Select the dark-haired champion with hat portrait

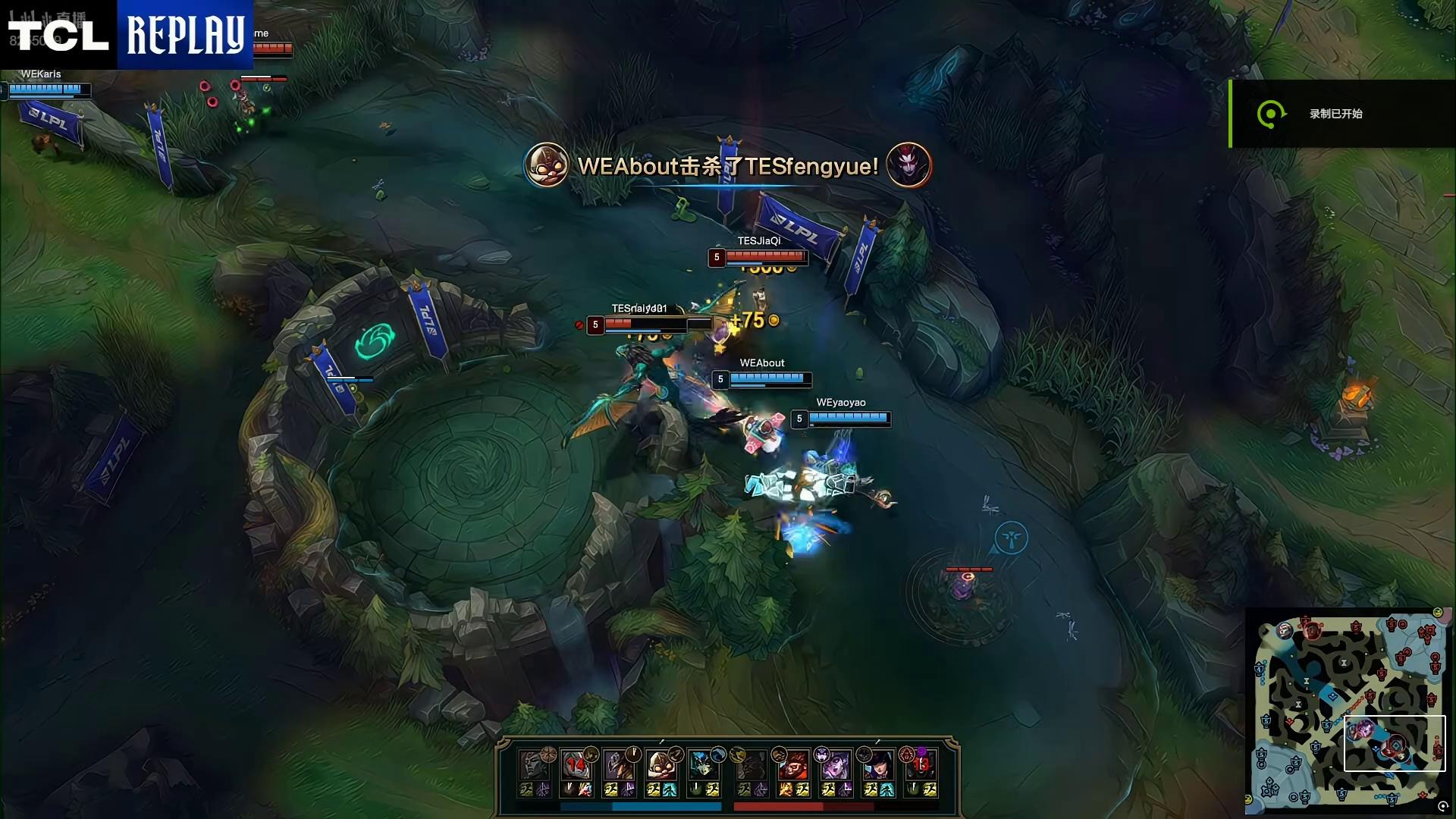tap(877, 764)
